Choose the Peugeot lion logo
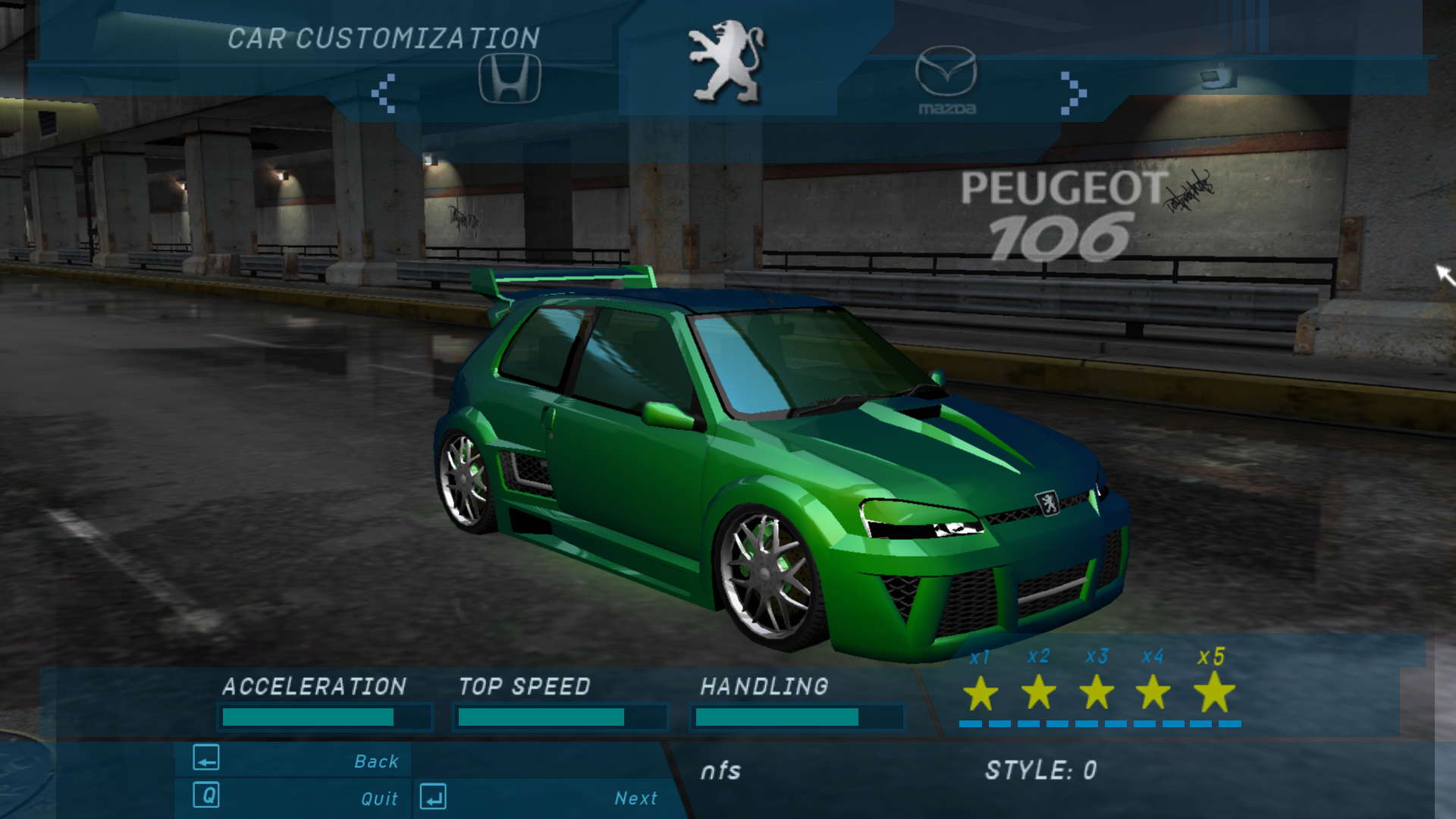The image size is (1456, 819). (726, 62)
